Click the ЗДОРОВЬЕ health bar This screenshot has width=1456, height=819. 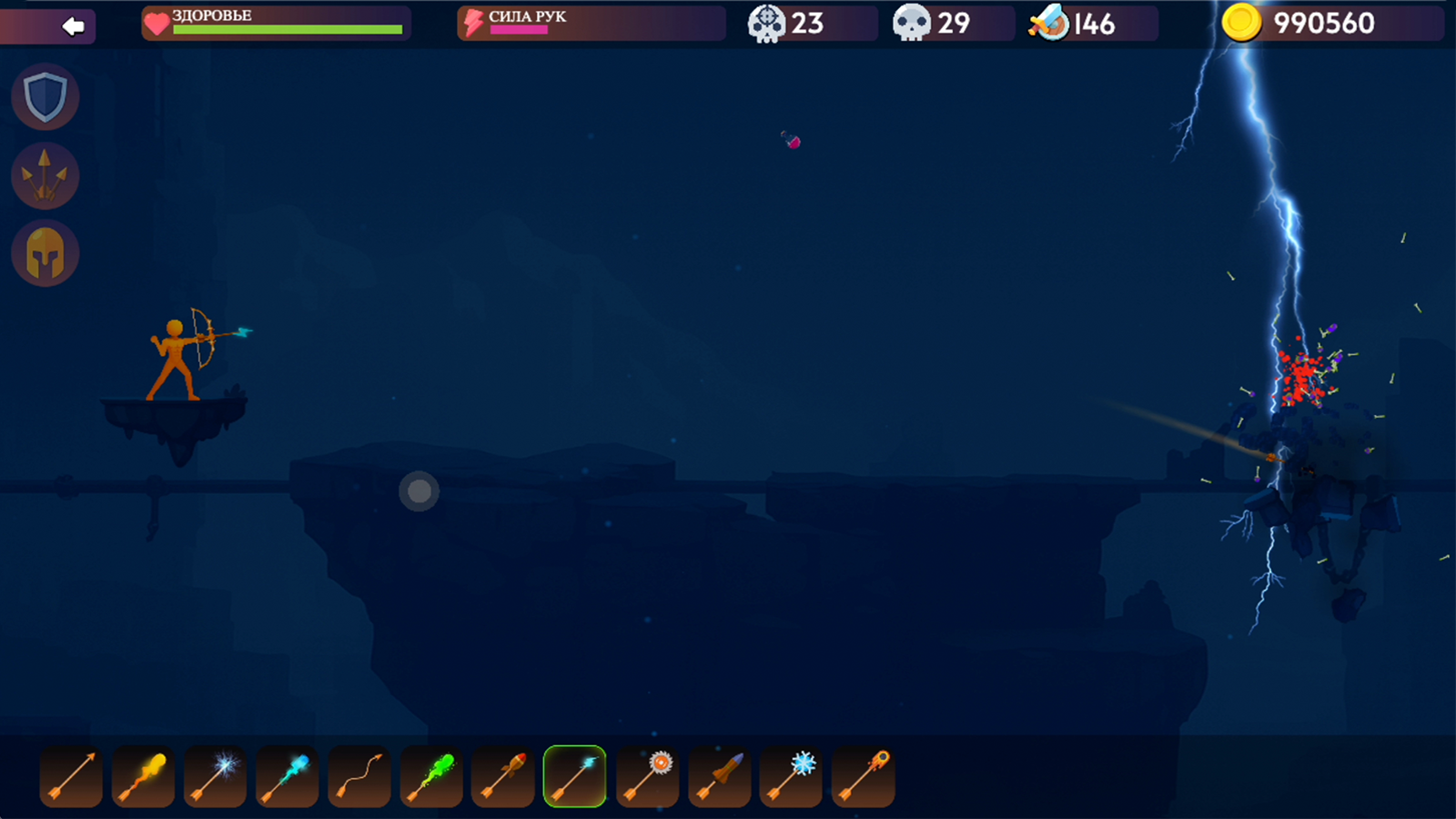(273, 24)
